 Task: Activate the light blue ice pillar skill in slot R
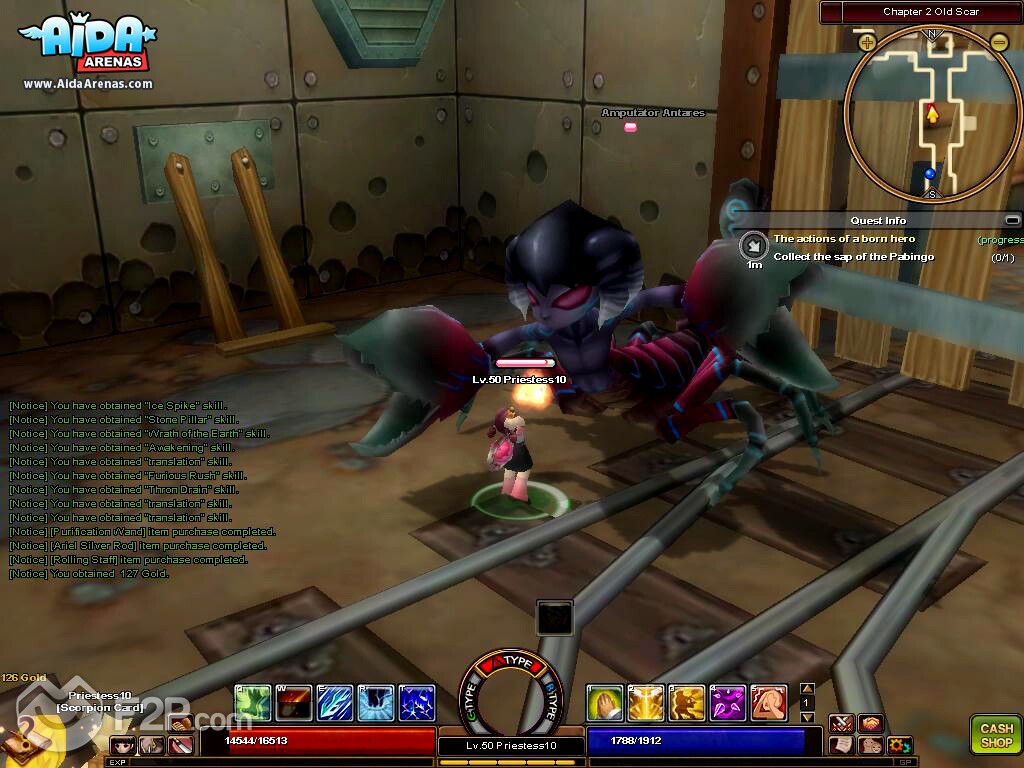(x=375, y=703)
